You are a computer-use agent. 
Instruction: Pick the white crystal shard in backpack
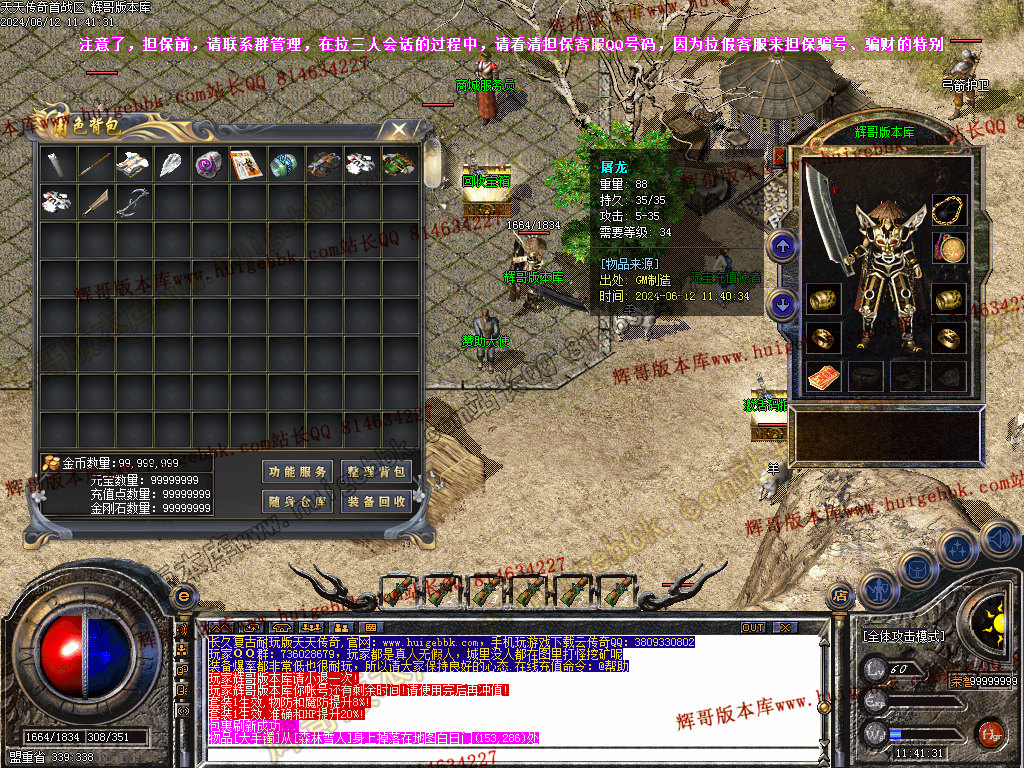170,164
